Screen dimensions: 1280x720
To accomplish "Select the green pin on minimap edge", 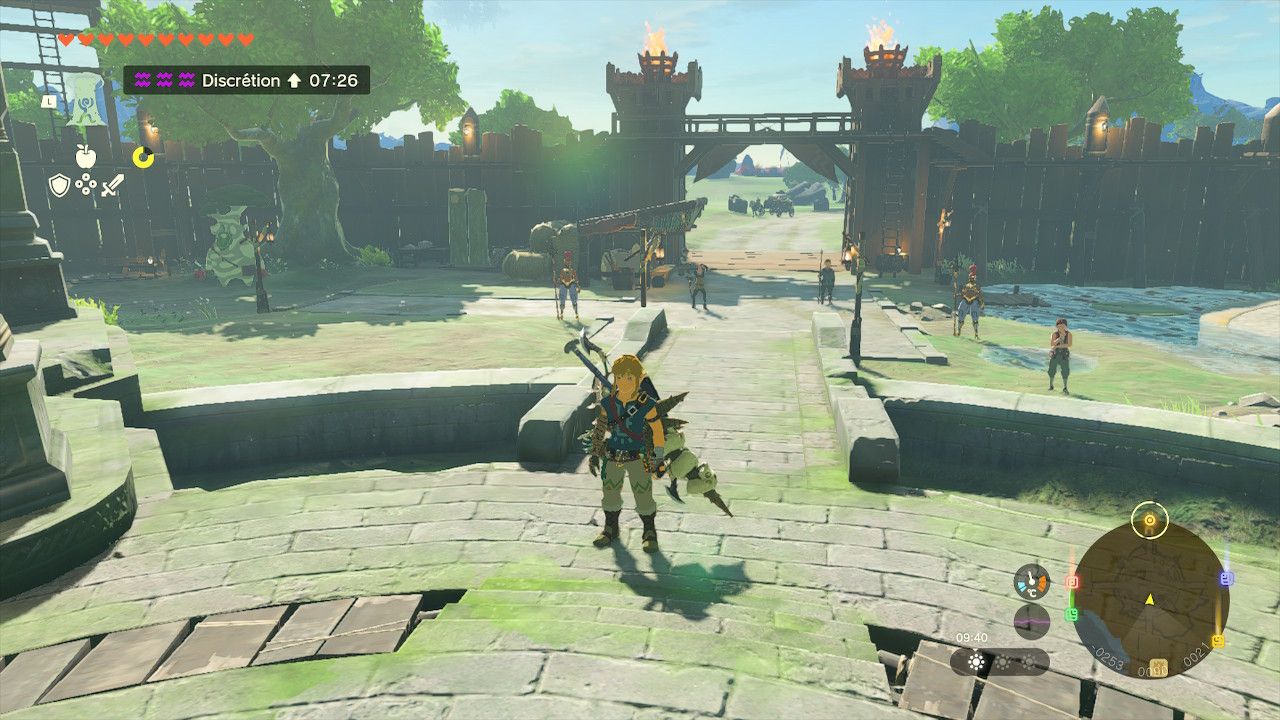I will click(1072, 614).
